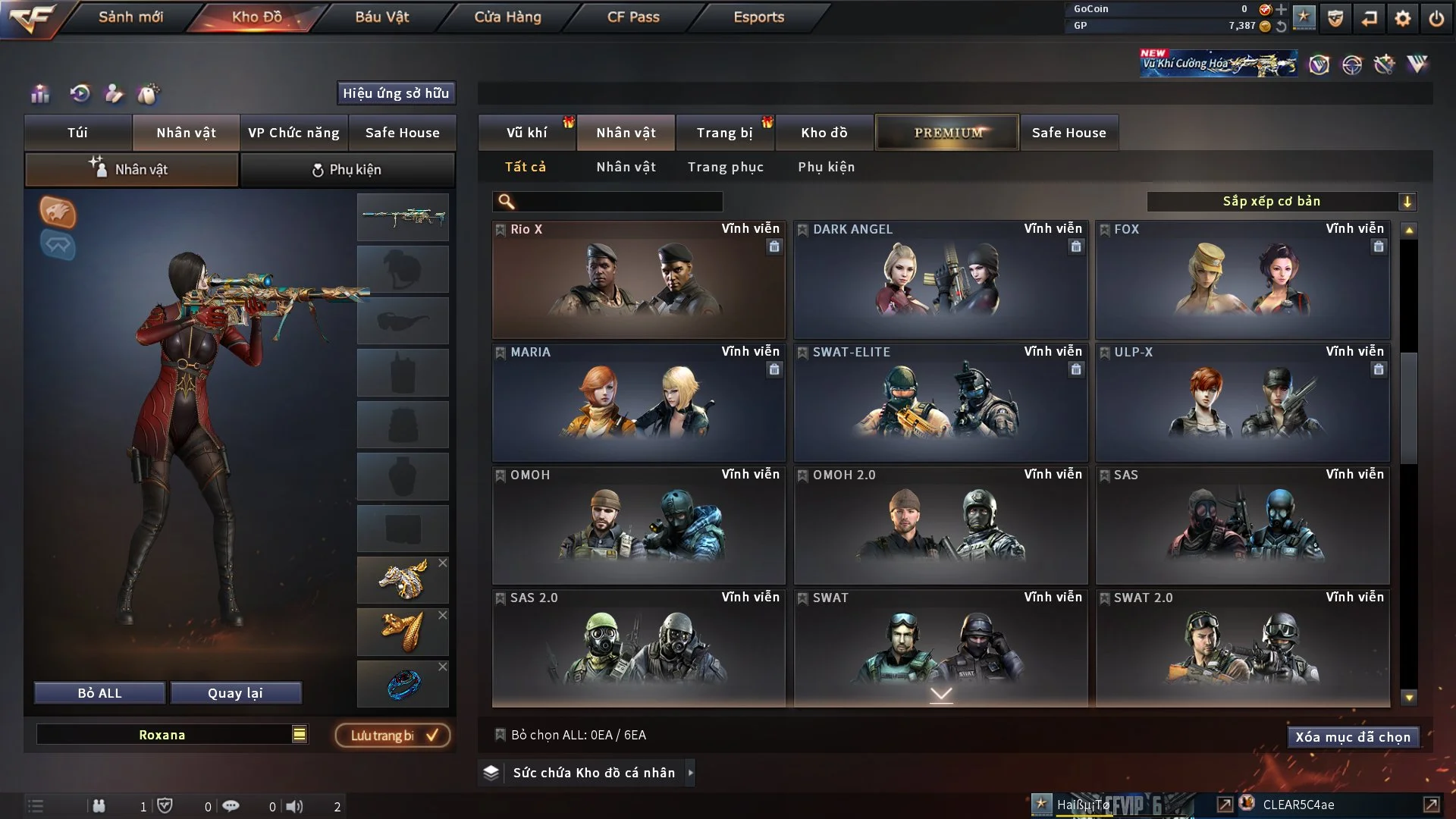Image resolution: width=1456 pixels, height=819 pixels.
Task: Open the Sắp xếp cơ bản dropdown
Action: 1281,201
